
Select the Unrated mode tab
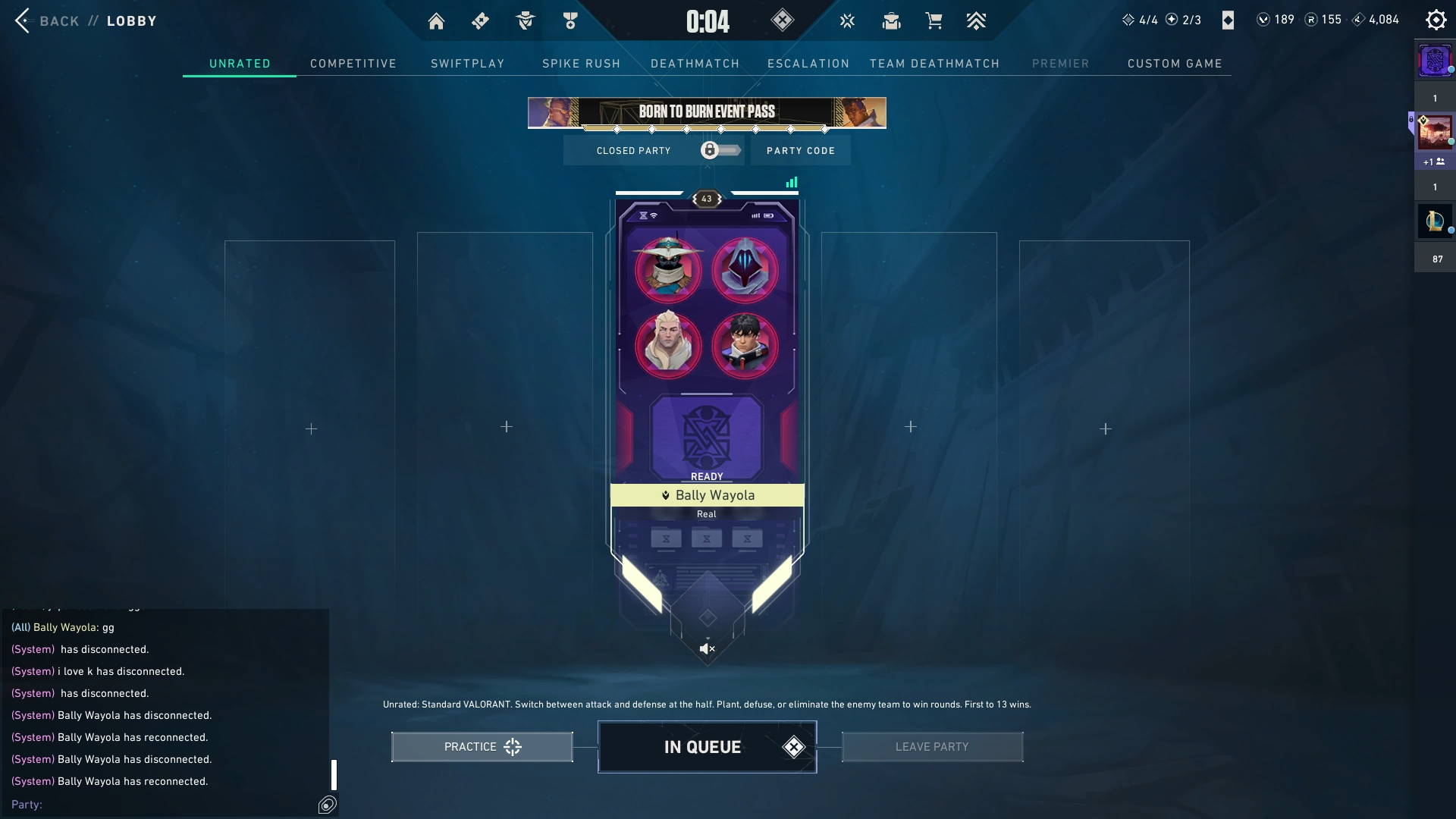pyautogui.click(x=240, y=64)
